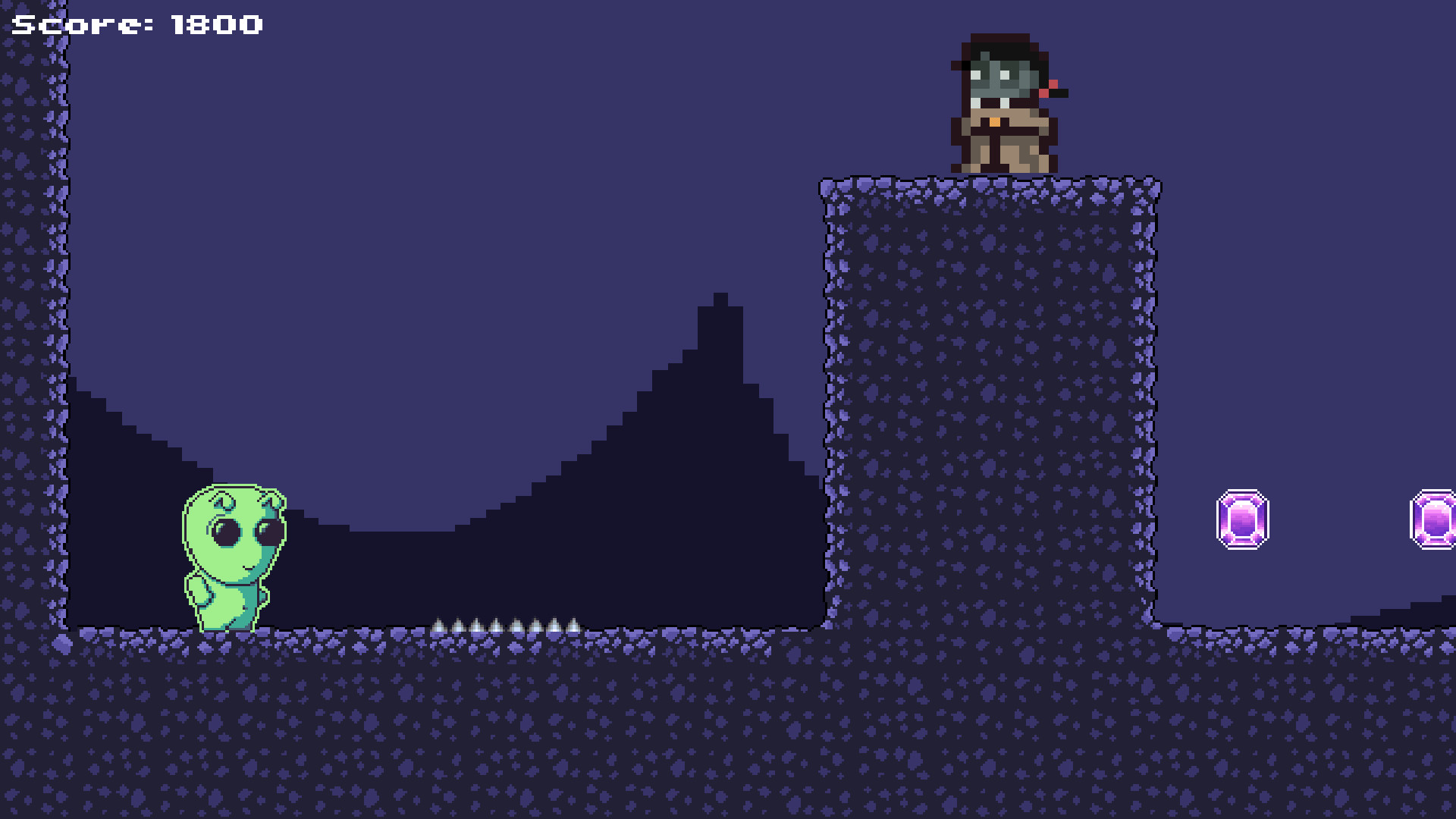Viewport: 1456px width, 819px height.
Task: Click the zombie's orange belt buckle
Action: tap(995, 121)
